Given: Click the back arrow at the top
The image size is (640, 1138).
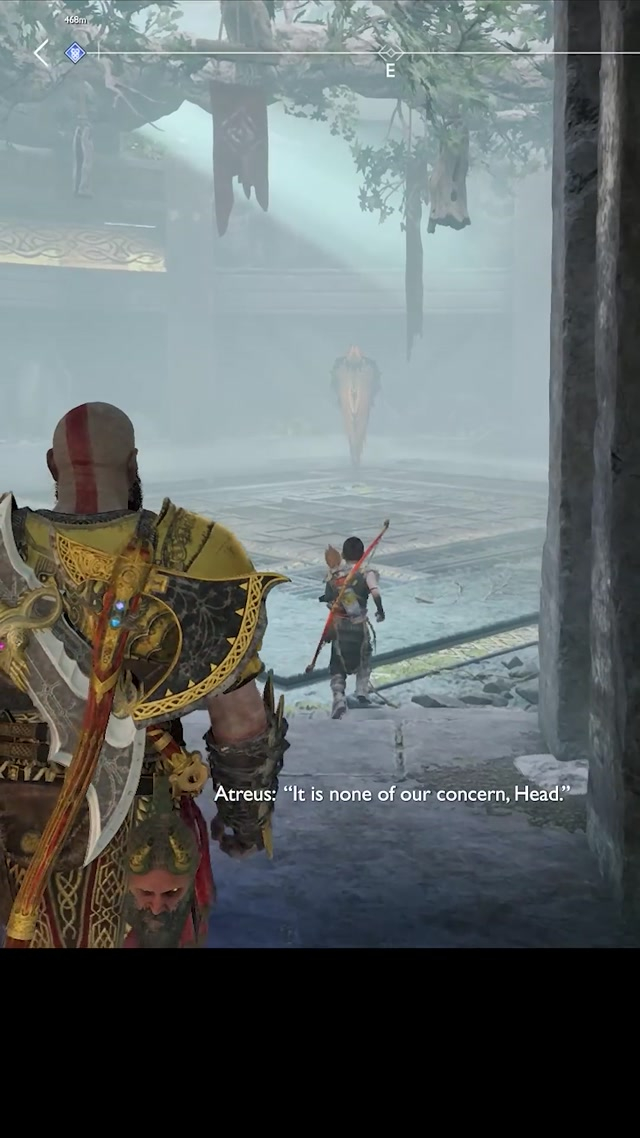Looking at the screenshot, I should click(41, 53).
